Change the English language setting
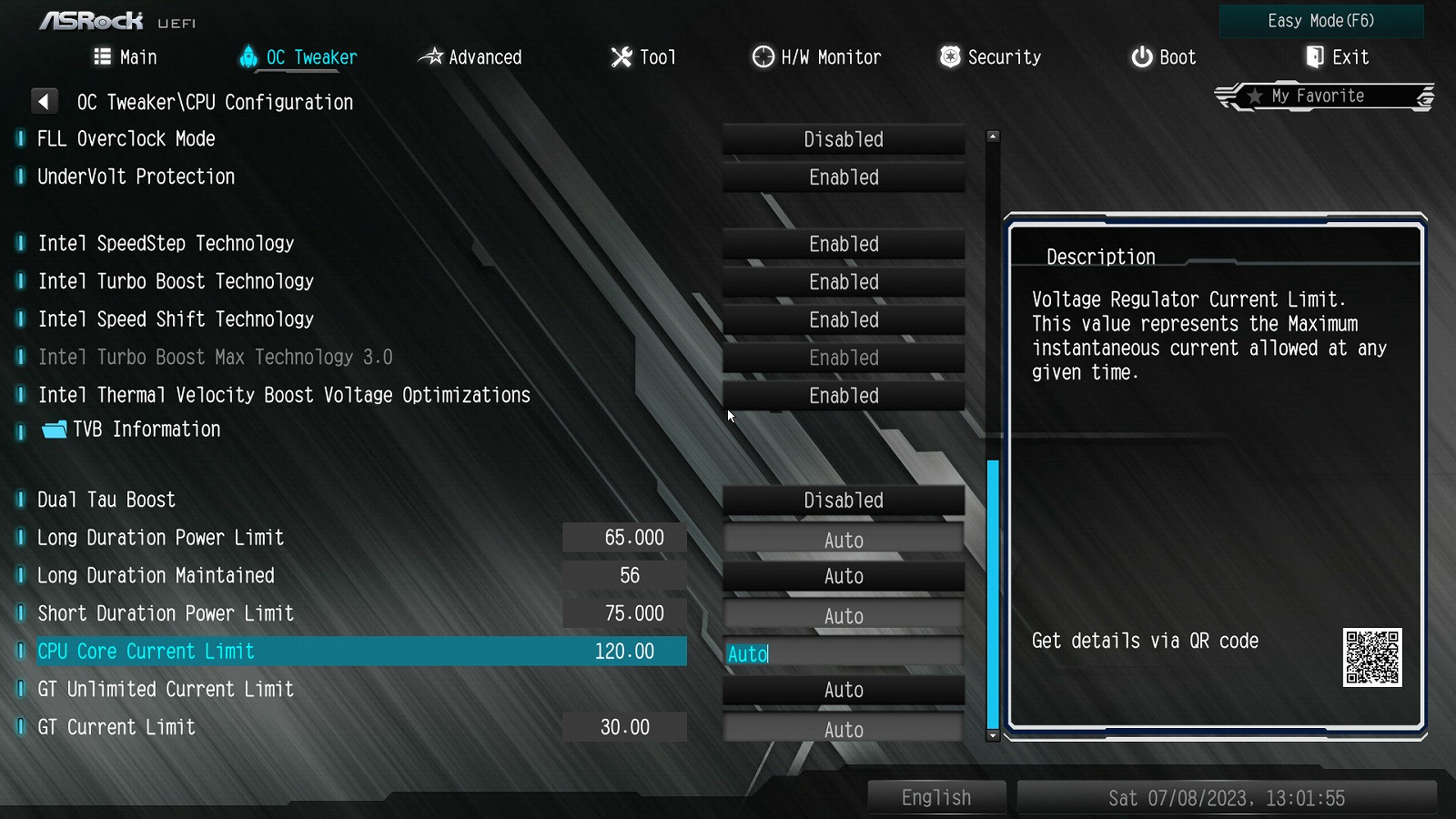This screenshot has height=819, width=1456. 936,798
